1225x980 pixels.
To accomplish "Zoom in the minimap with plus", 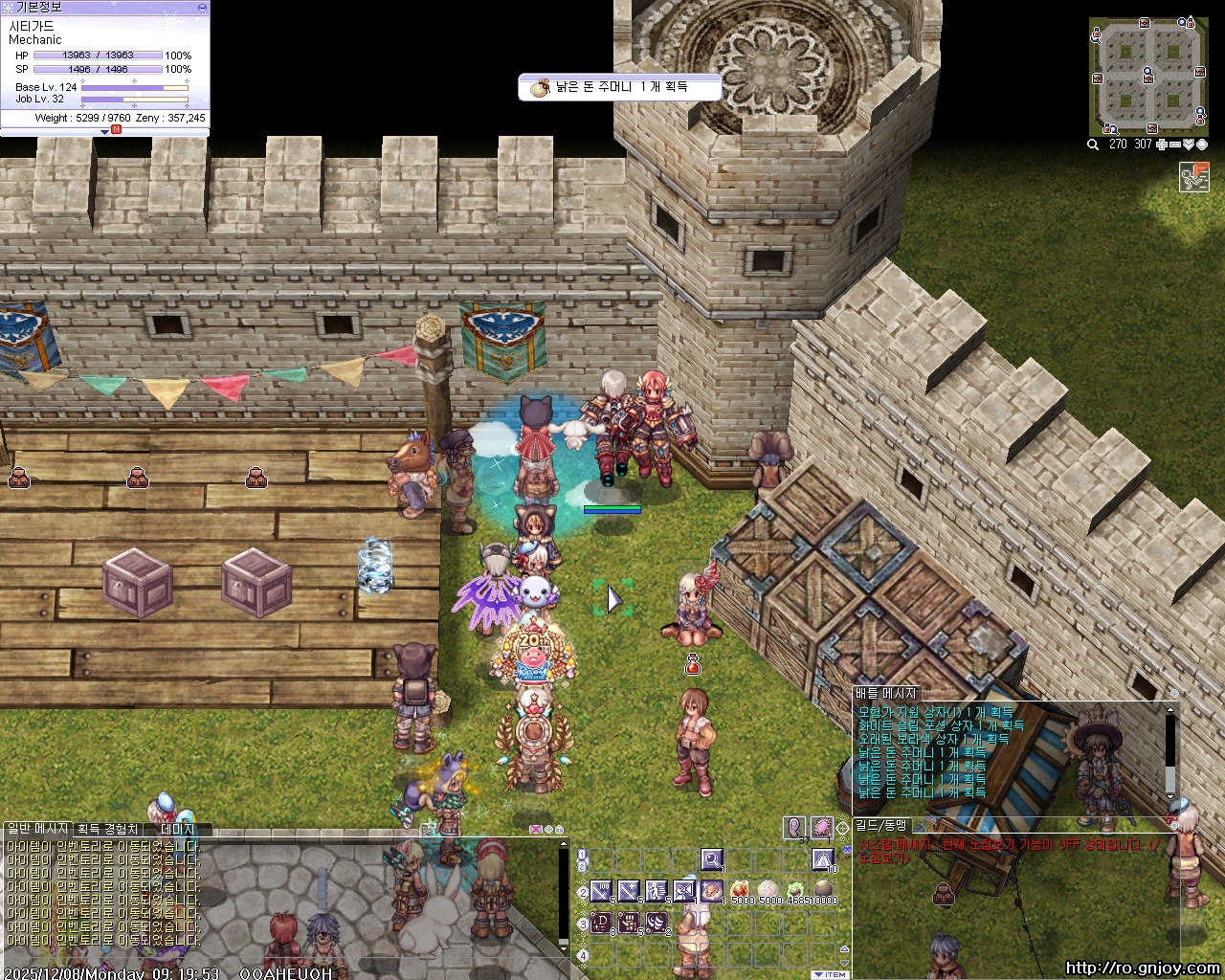I will point(1162,145).
